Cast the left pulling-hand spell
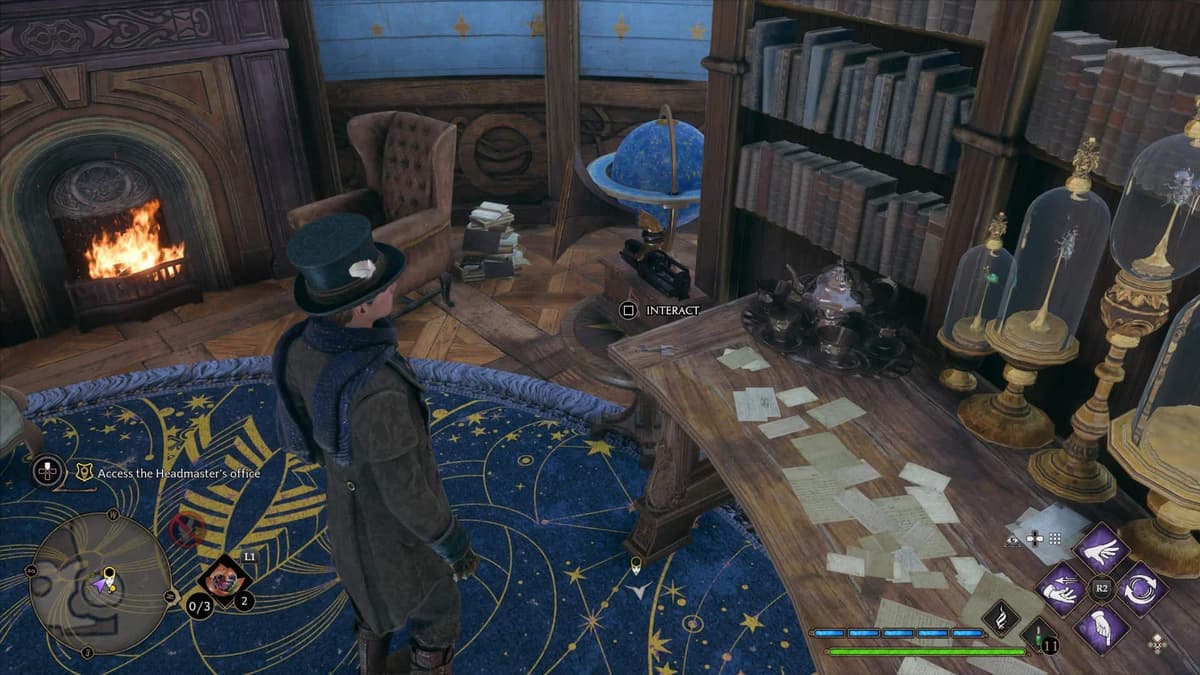The image size is (1200, 675). 1061,589
